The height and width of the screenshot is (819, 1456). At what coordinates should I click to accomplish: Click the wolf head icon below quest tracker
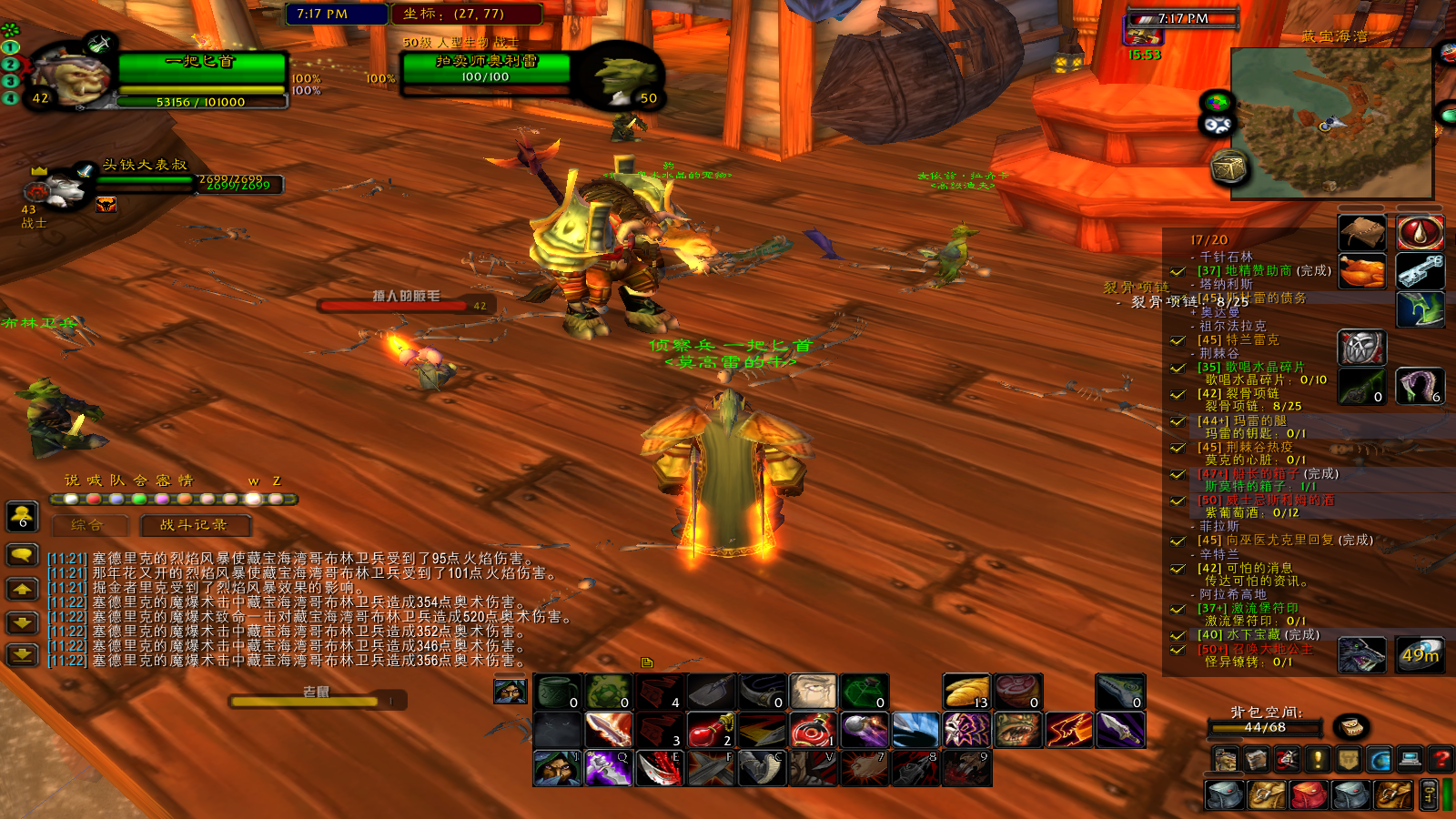pos(1361,655)
